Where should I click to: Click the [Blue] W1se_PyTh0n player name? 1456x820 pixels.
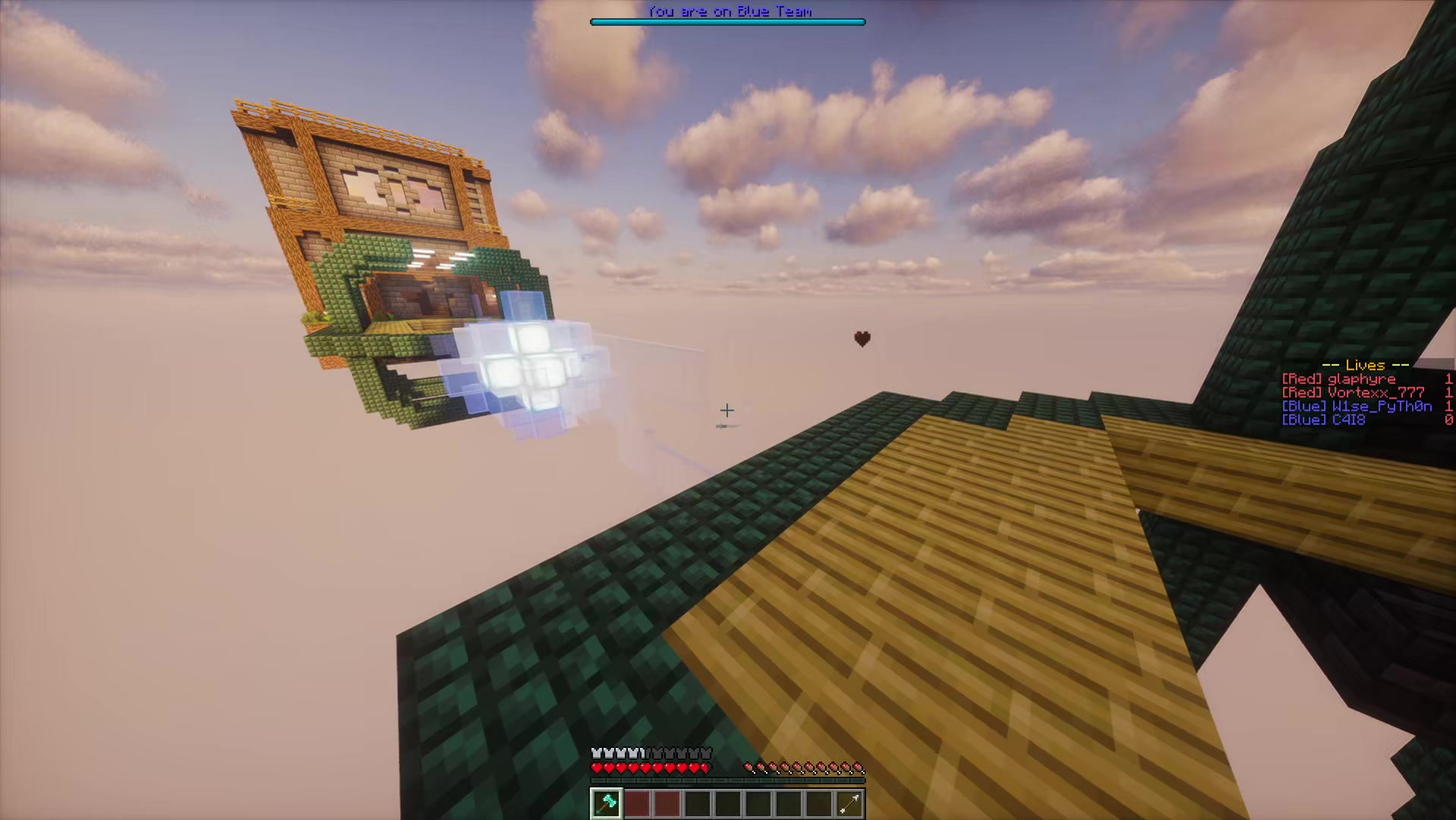point(1355,406)
